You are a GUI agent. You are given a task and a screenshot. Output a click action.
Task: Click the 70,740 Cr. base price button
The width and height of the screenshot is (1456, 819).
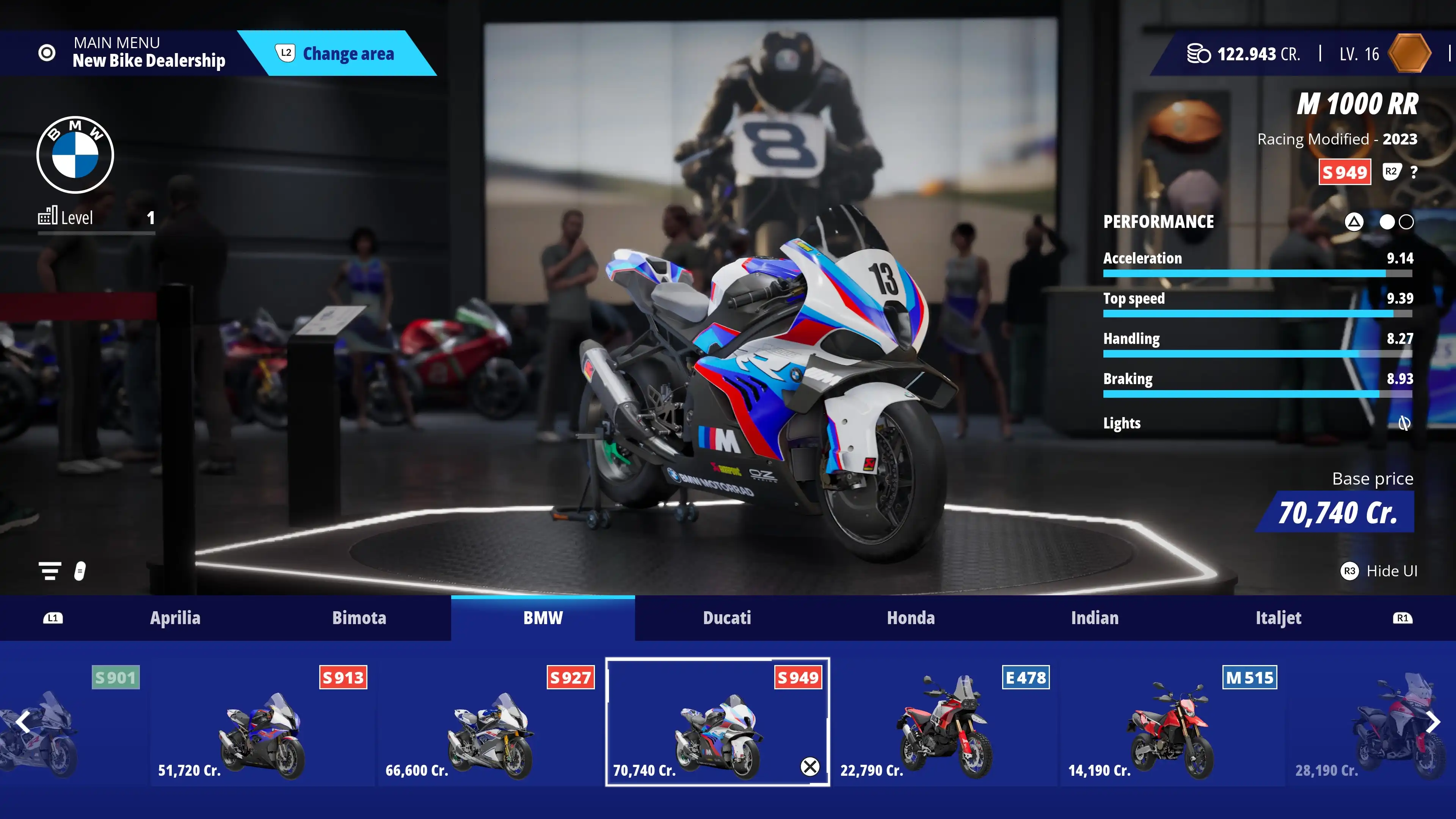[1337, 513]
